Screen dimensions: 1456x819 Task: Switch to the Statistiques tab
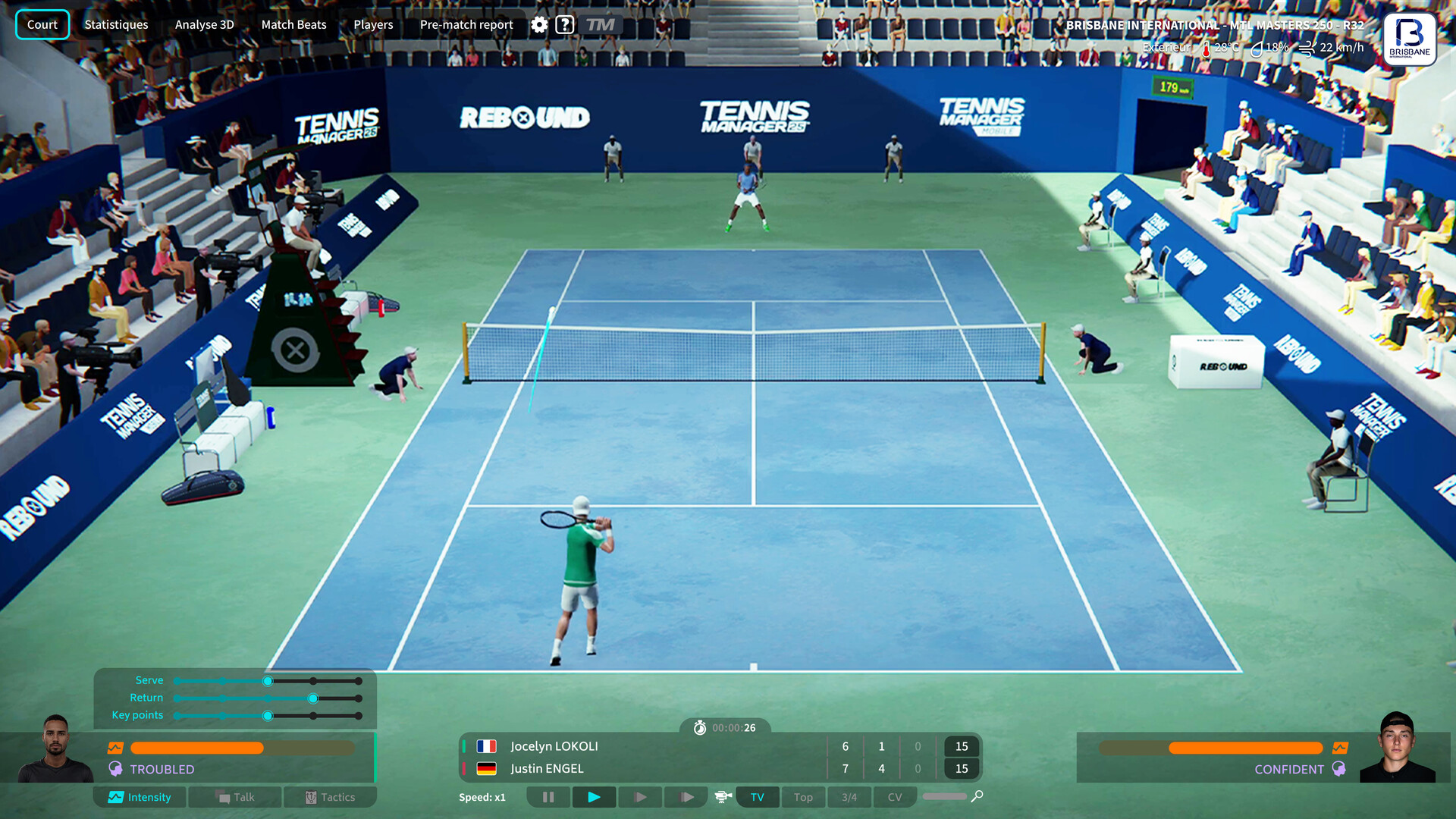point(115,24)
